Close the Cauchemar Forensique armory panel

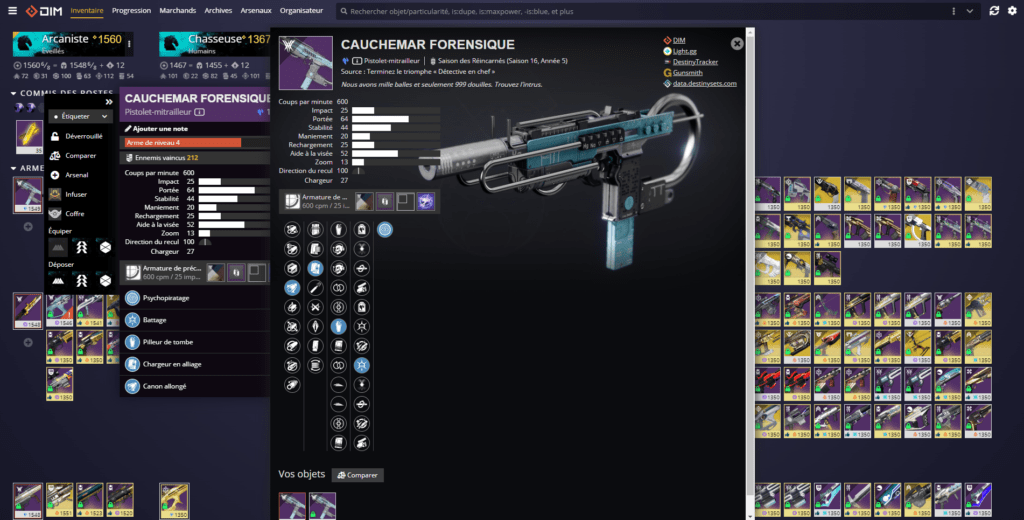(737, 44)
